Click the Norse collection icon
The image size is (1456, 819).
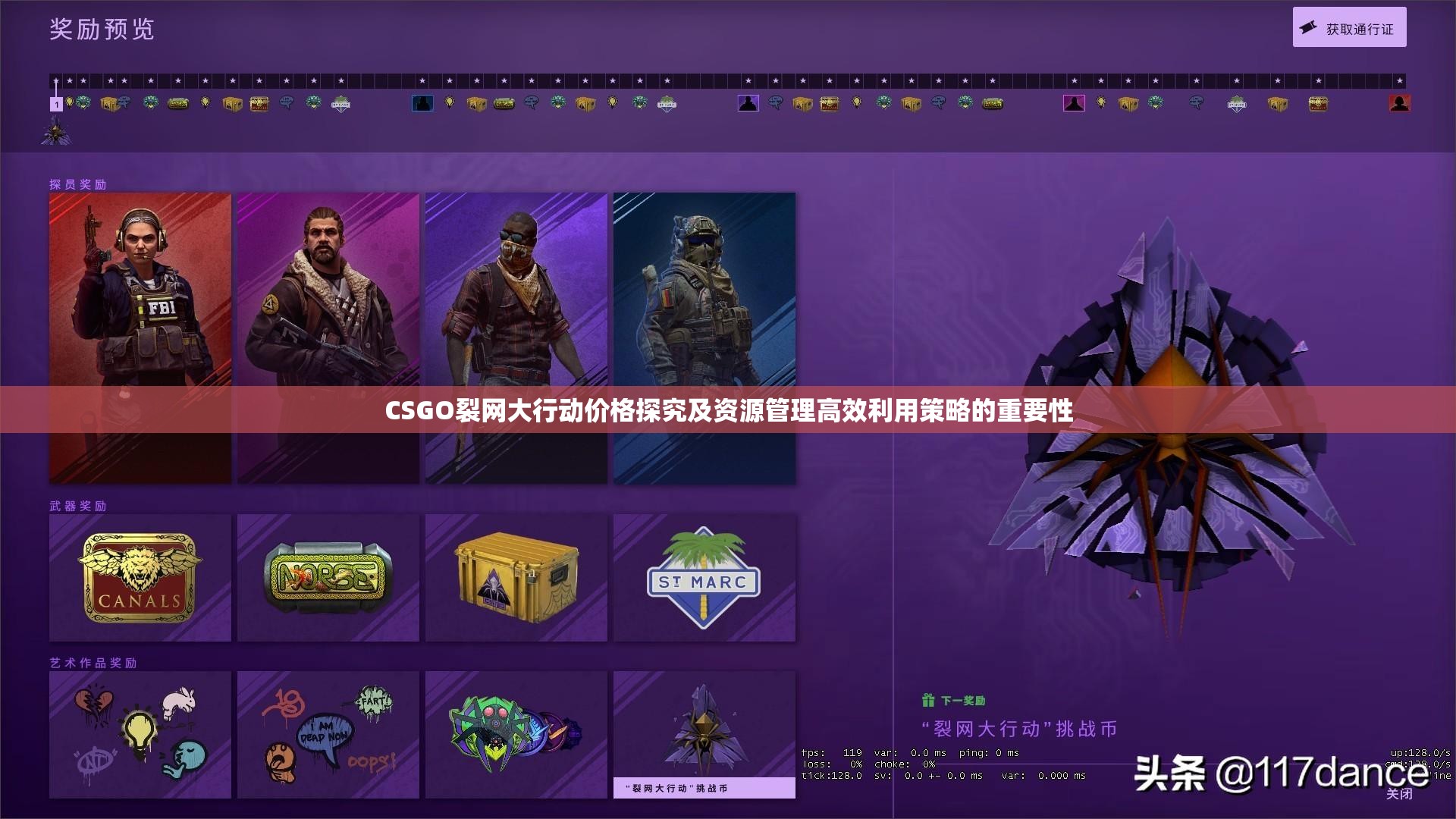pyautogui.click(x=328, y=577)
